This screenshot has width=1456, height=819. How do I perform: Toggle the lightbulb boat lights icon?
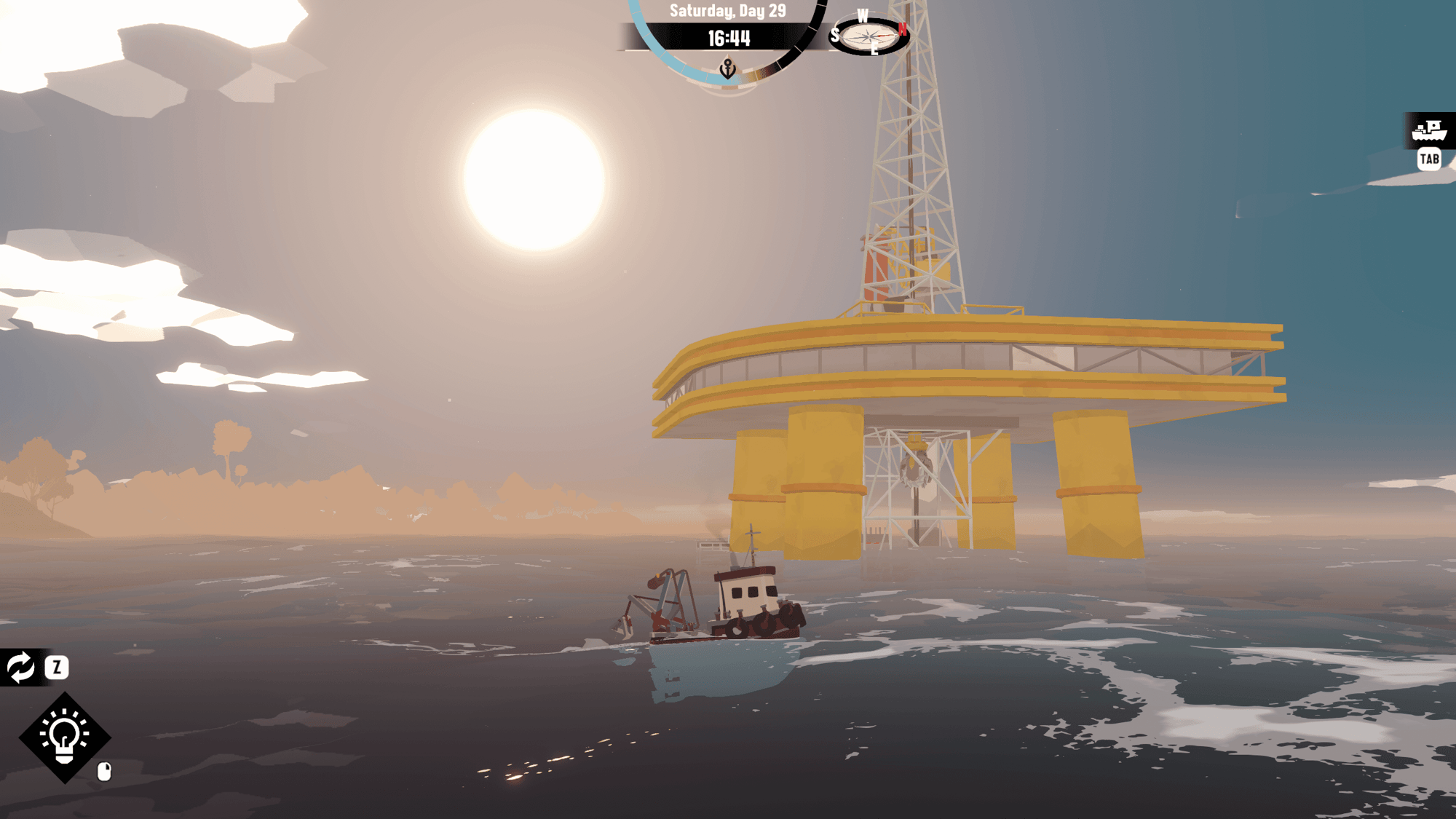pos(64,737)
